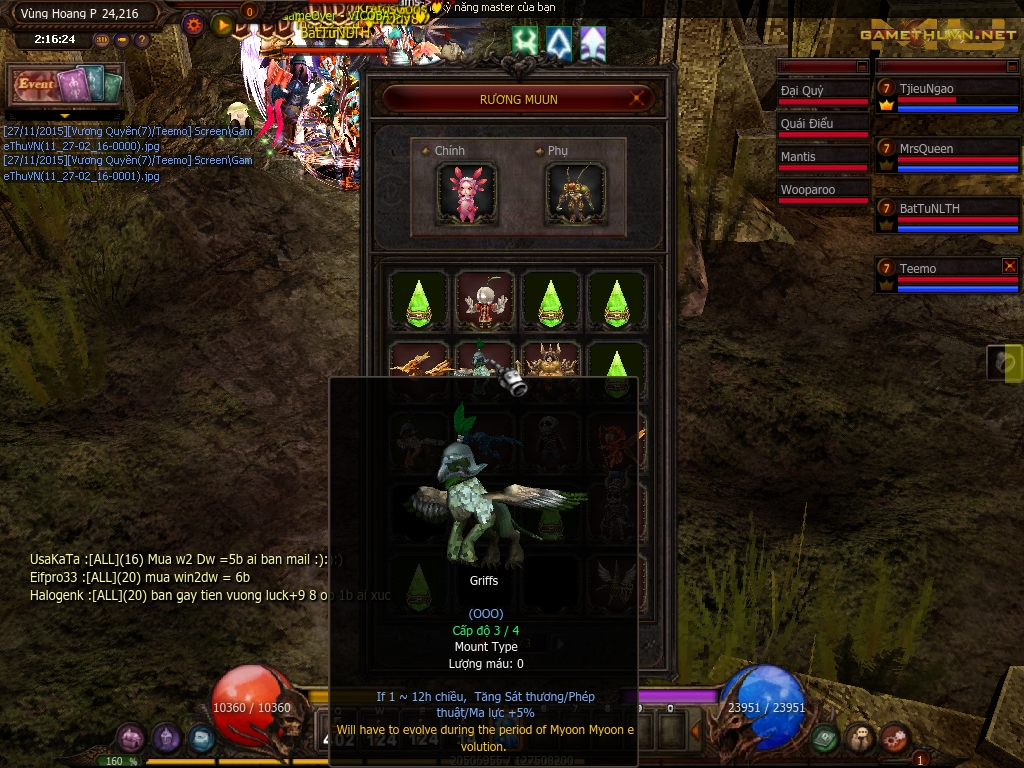Pick the white-haired doll Muun in the chest
Viewport: 1024px width, 768px height.
click(x=485, y=300)
